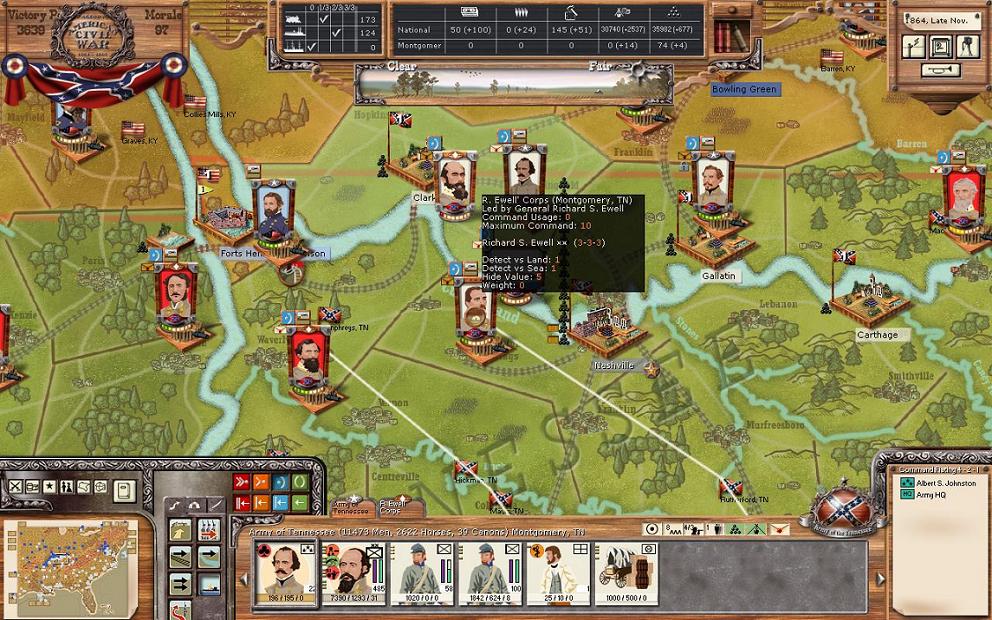Screen dimensions: 992x620
Task: Toggle the star map filter button
Action: [49, 487]
